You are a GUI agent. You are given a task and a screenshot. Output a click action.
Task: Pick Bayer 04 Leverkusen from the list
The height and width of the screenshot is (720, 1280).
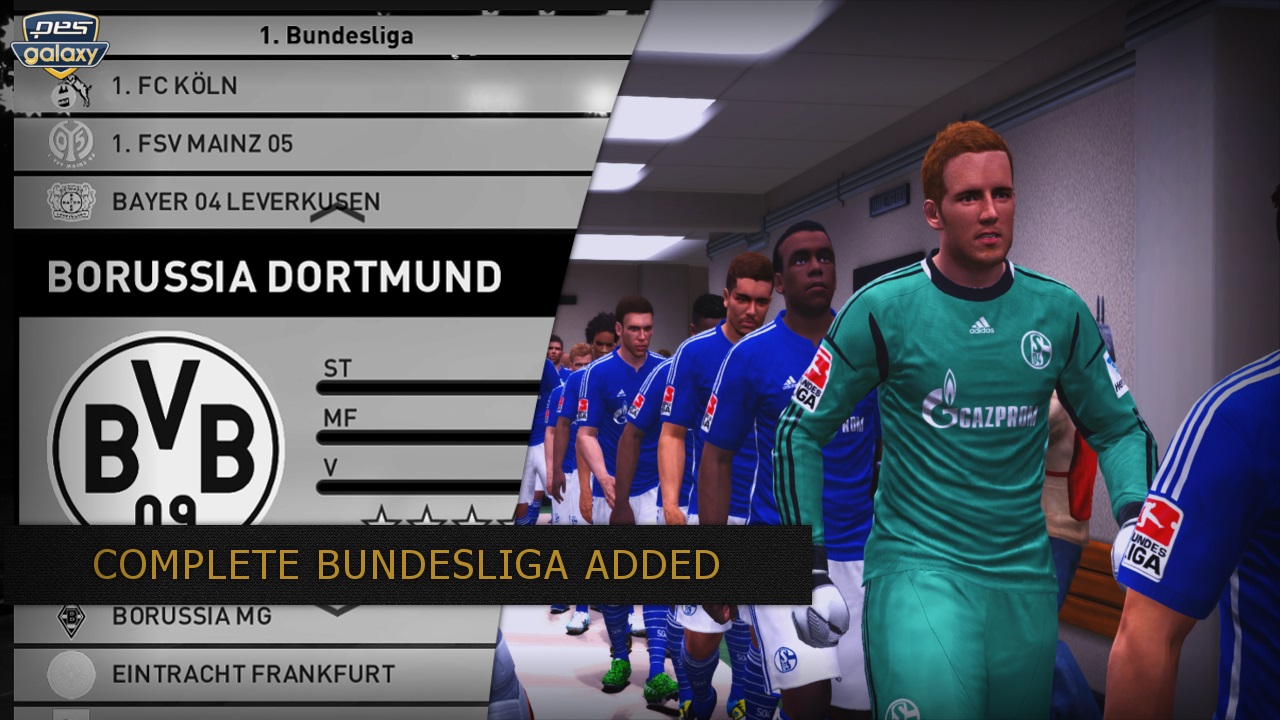246,201
